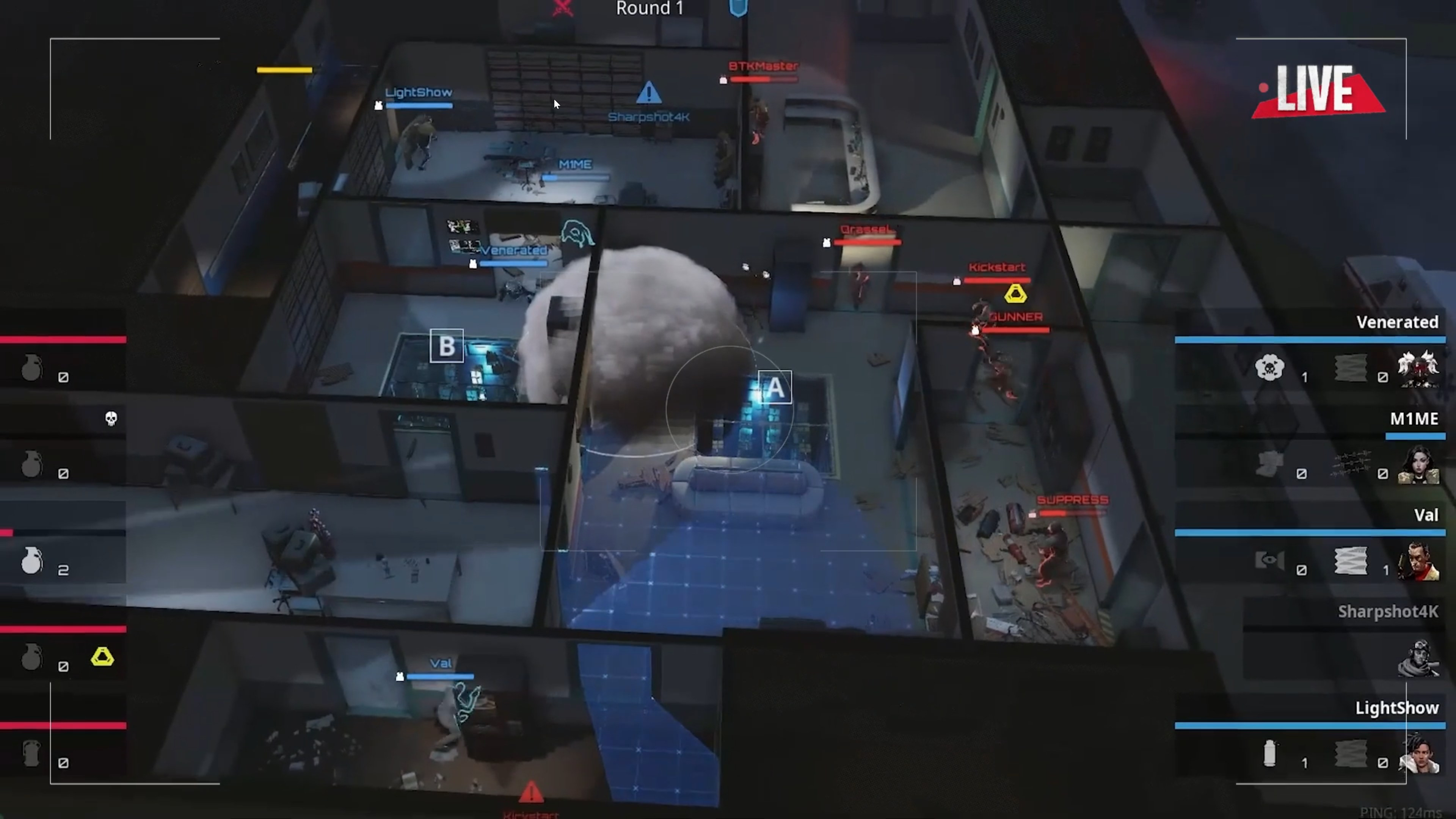Click Val's eye gadget icon
The image size is (1456, 819).
[x=1269, y=561]
